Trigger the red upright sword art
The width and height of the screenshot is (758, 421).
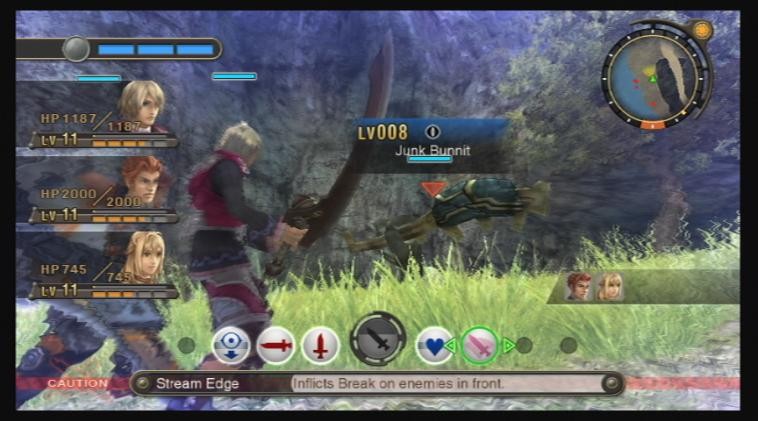point(320,346)
